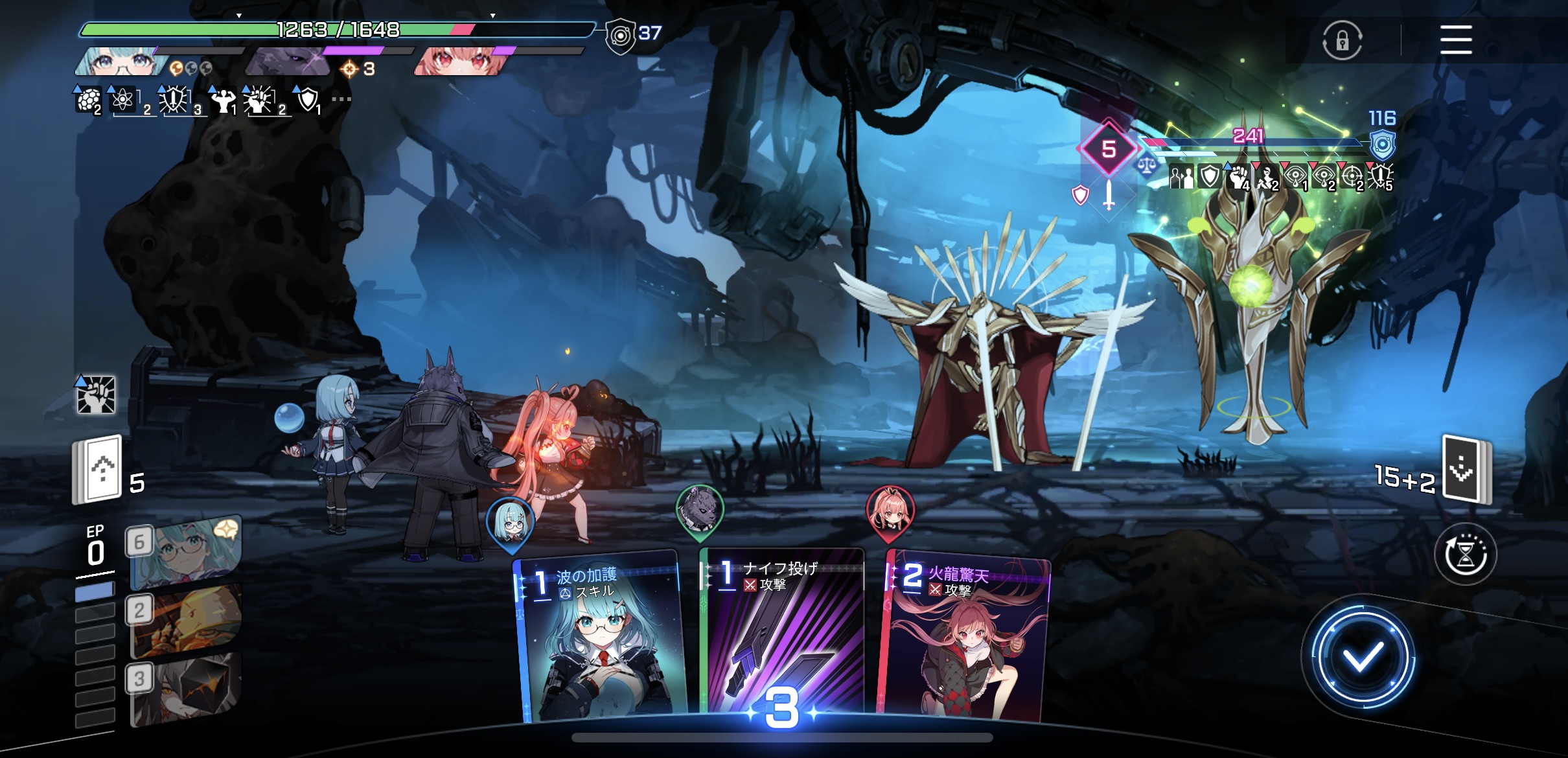Tap the hourglass timer button
The height and width of the screenshot is (758, 1568).
(1465, 555)
